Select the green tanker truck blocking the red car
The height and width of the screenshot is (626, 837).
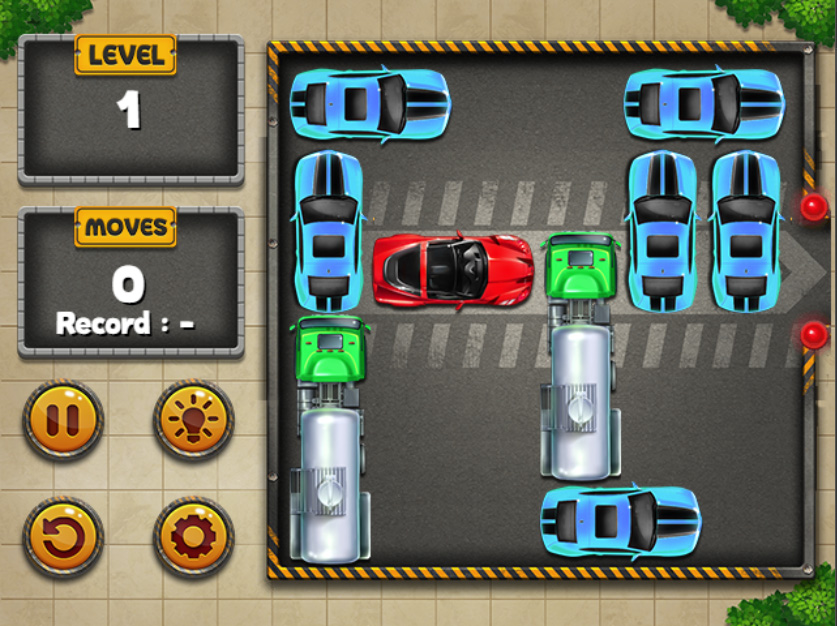click(x=582, y=355)
